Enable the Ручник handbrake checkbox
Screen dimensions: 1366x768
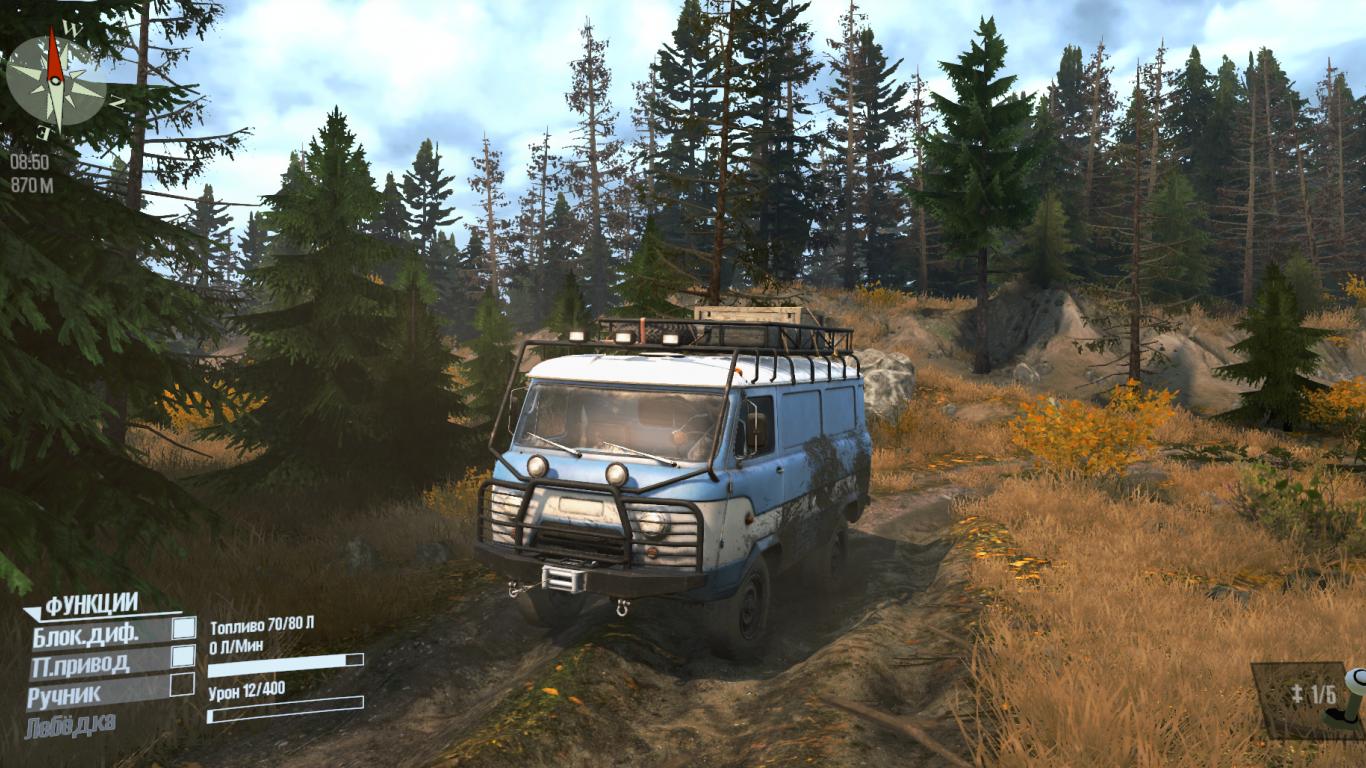click(x=182, y=684)
